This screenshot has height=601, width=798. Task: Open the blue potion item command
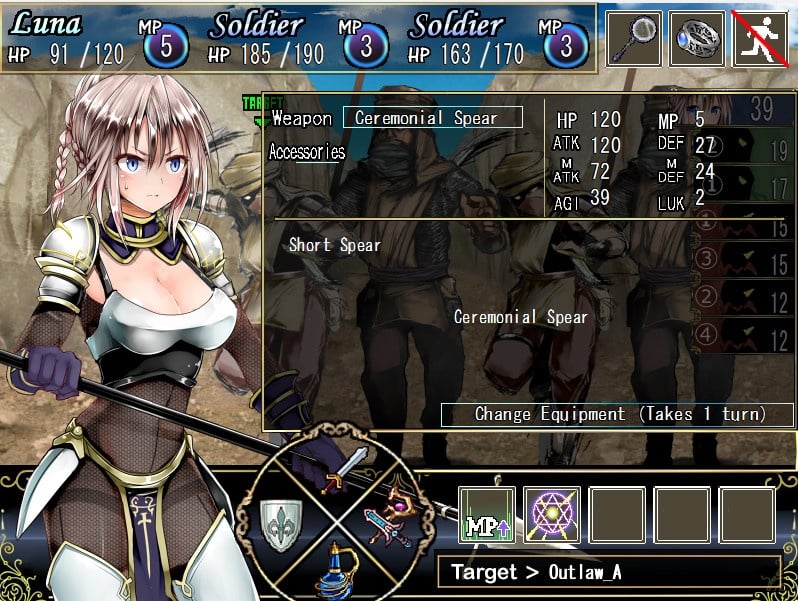click(338, 570)
